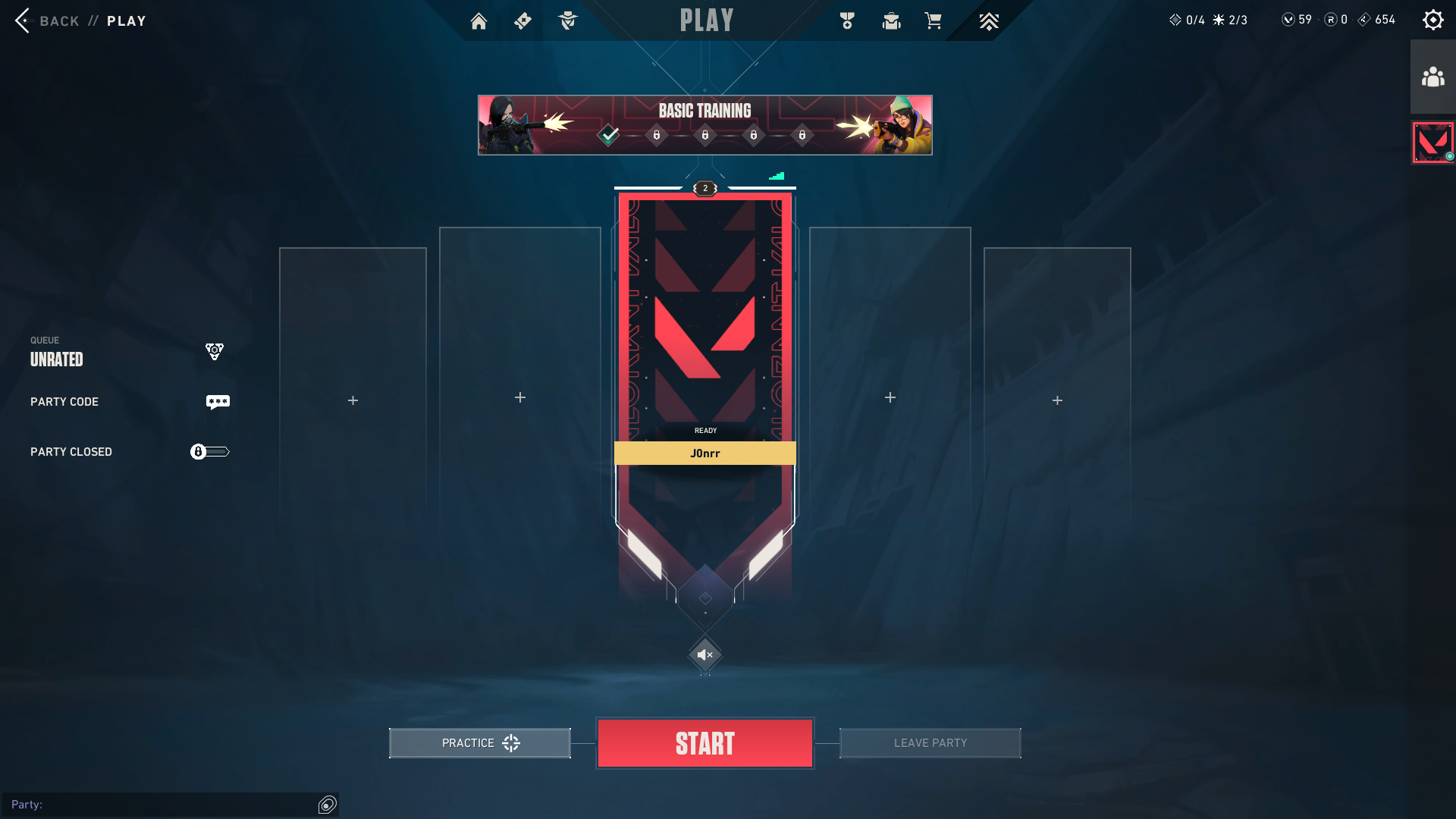Open the store cart icon
This screenshot has width=1456, height=819.
933,21
